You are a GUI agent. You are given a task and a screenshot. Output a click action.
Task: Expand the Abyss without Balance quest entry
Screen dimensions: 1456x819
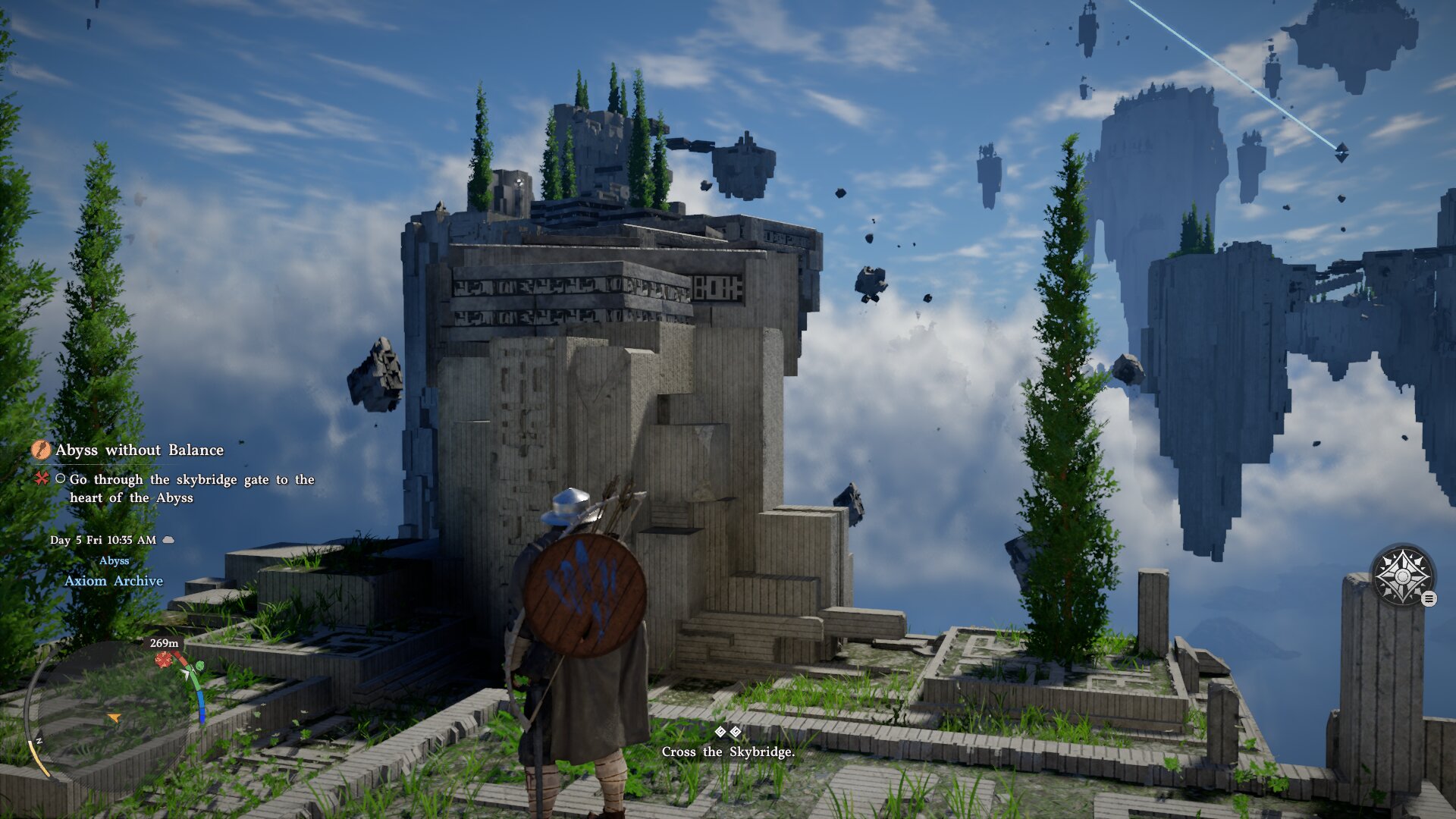tap(140, 450)
